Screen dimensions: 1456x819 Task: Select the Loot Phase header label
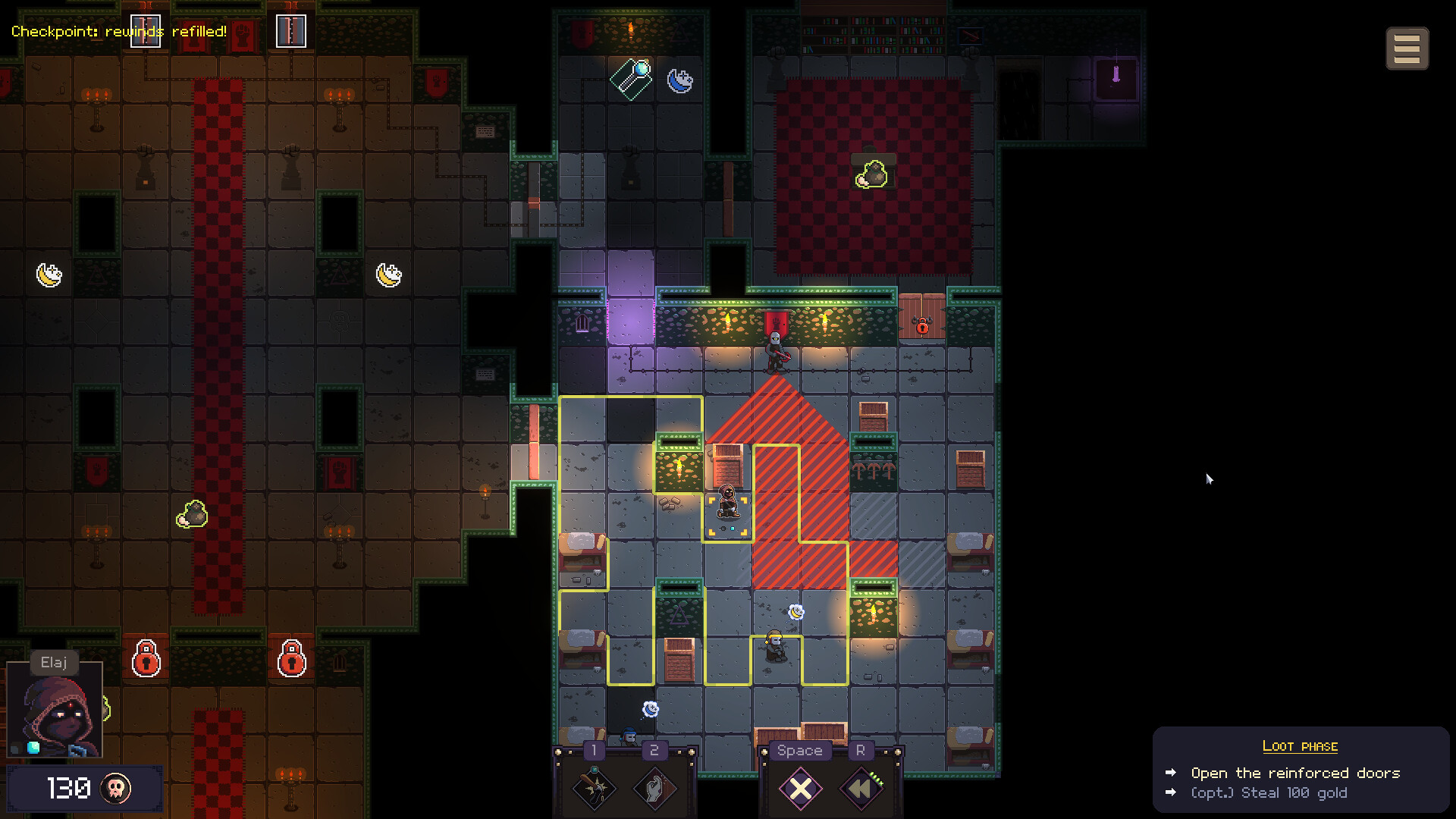point(1301,745)
